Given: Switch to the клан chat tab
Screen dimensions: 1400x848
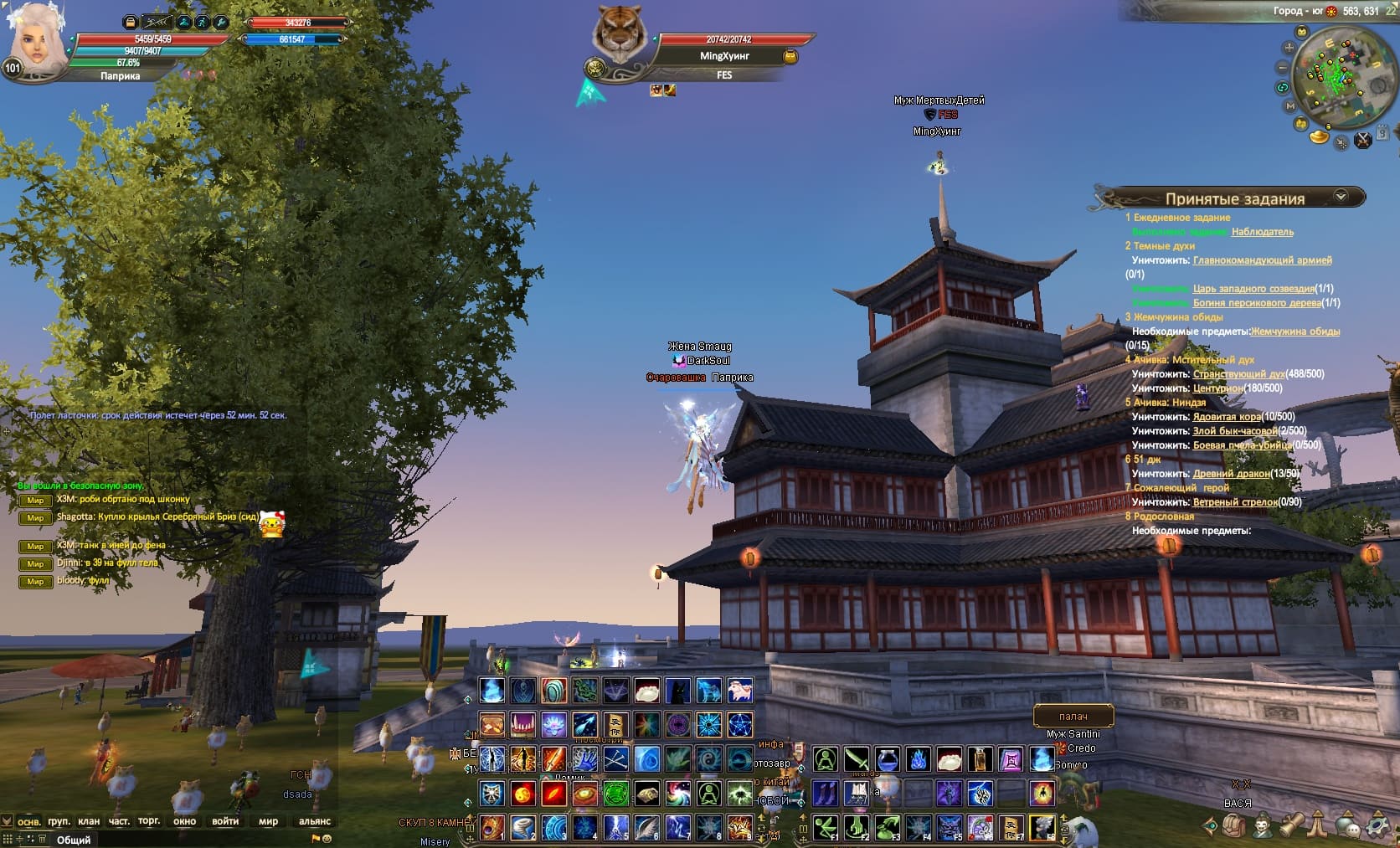Looking at the screenshot, I should tap(88, 821).
